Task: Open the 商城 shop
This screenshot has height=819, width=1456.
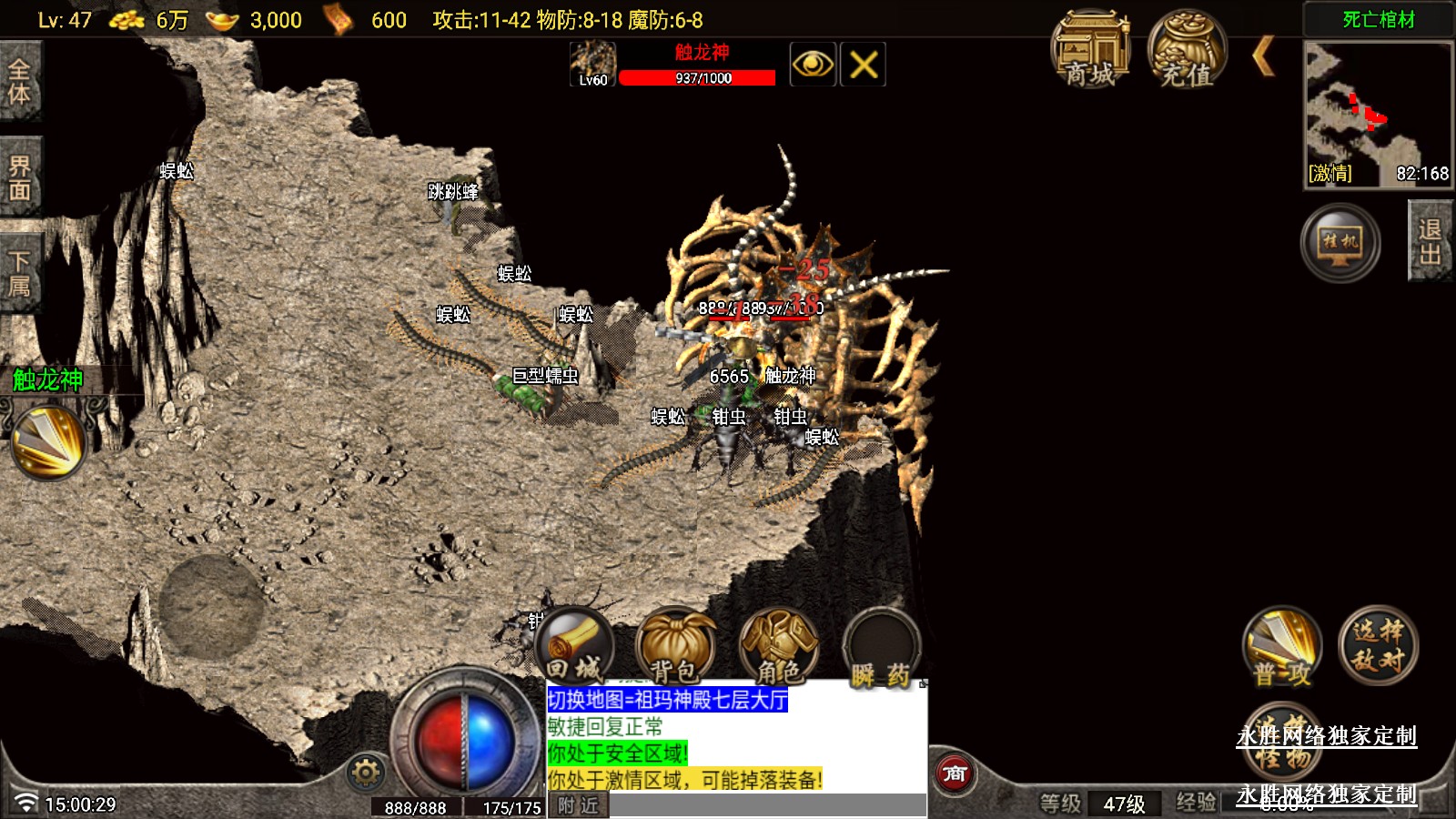Action: click(1090, 51)
